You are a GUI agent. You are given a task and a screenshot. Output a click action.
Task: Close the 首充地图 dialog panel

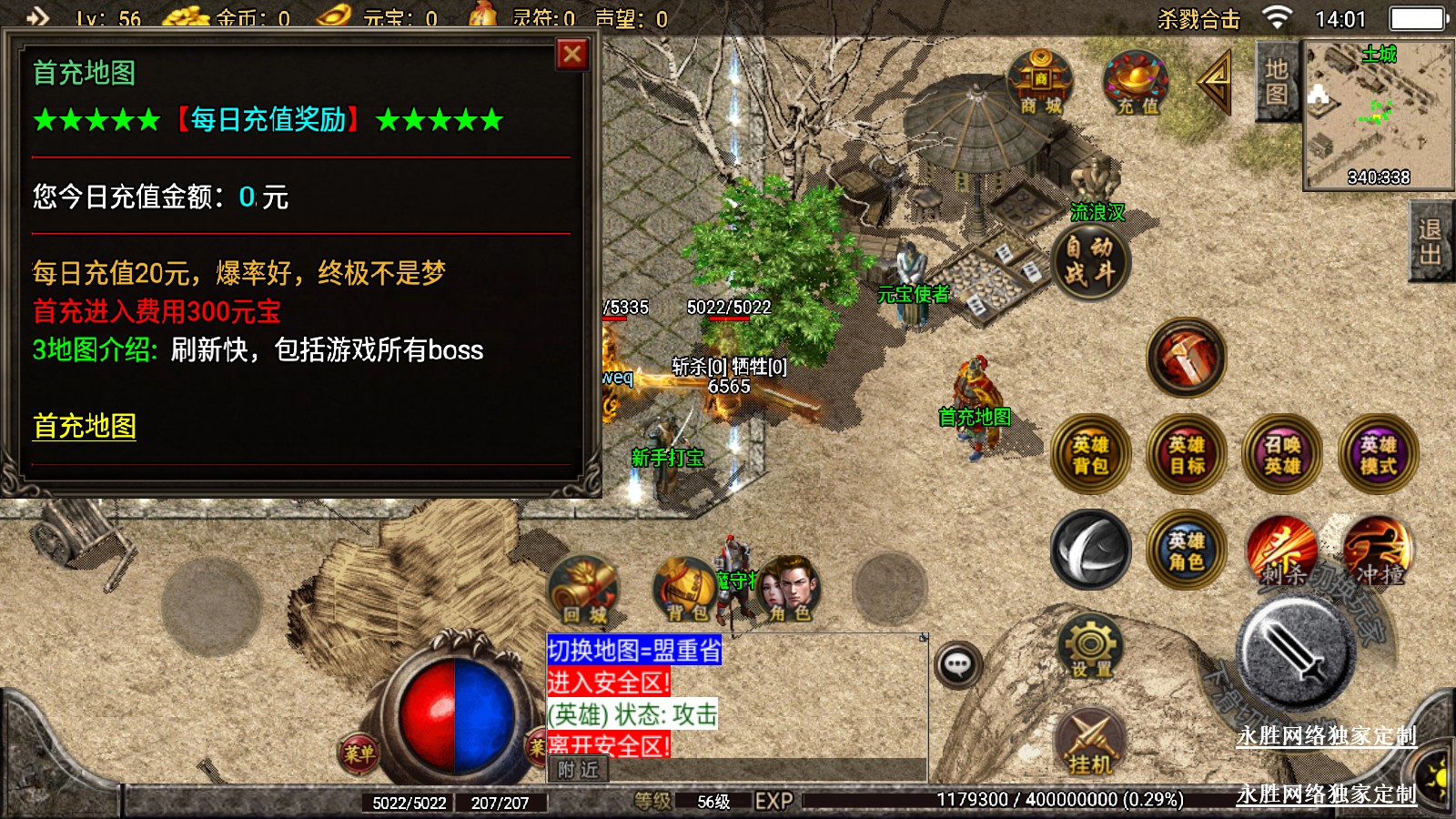(572, 55)
